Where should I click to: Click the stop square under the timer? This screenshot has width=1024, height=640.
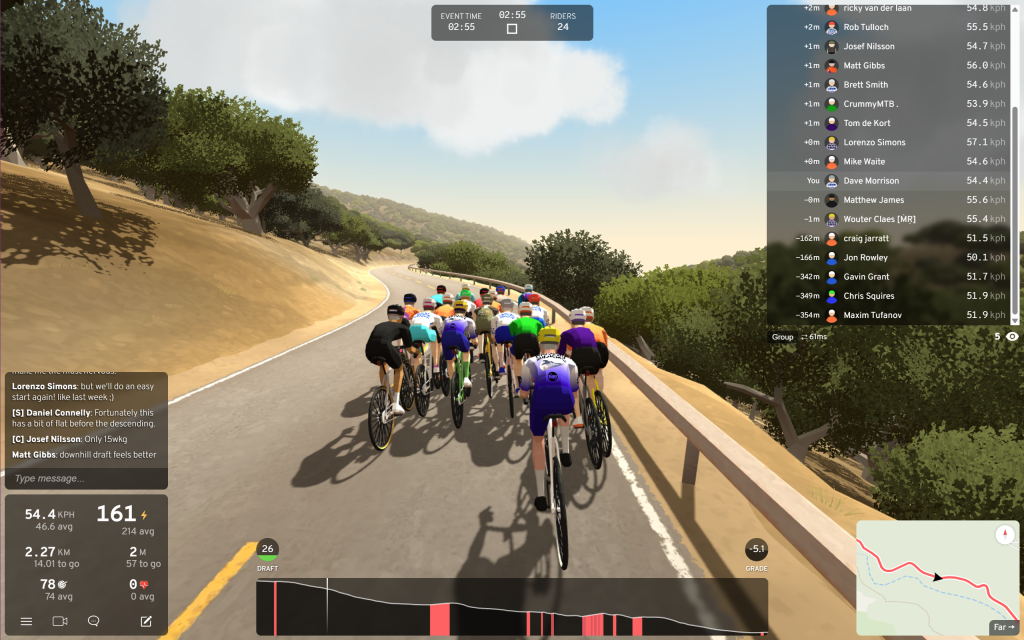[512, 29]
